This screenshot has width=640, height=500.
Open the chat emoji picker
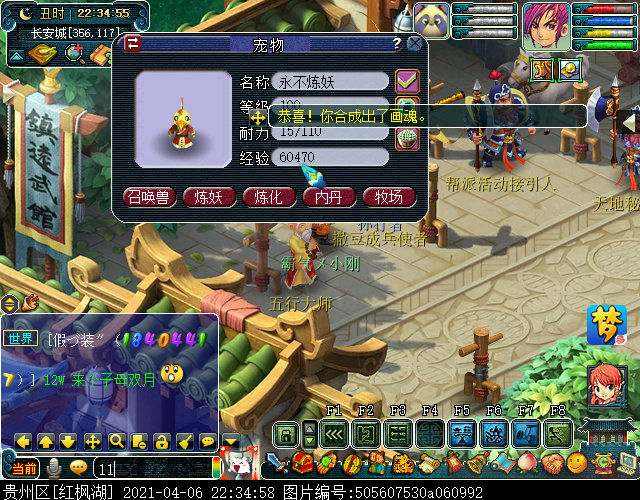78,468
